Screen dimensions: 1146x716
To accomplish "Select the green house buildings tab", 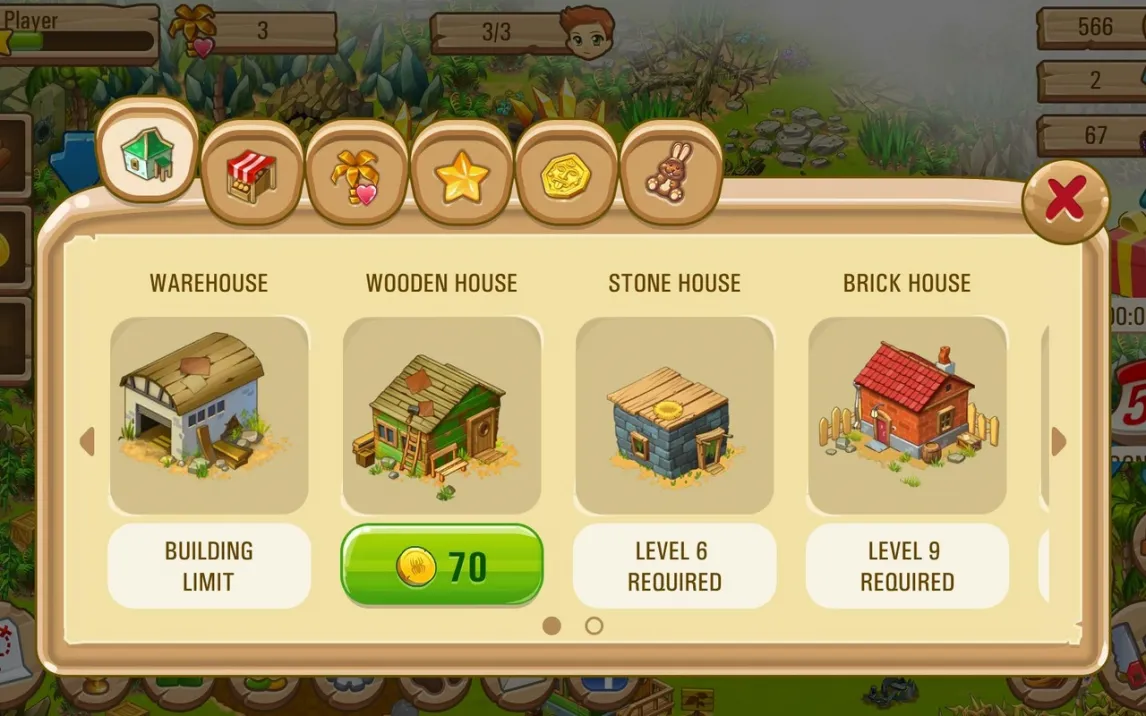I will click(x=148, y=153).
